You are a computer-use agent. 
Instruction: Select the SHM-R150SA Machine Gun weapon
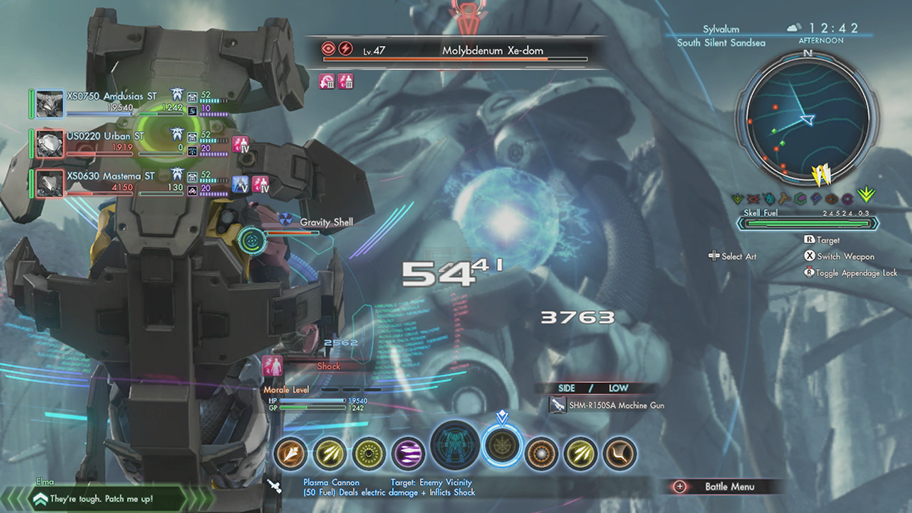[x=617, y=405]
